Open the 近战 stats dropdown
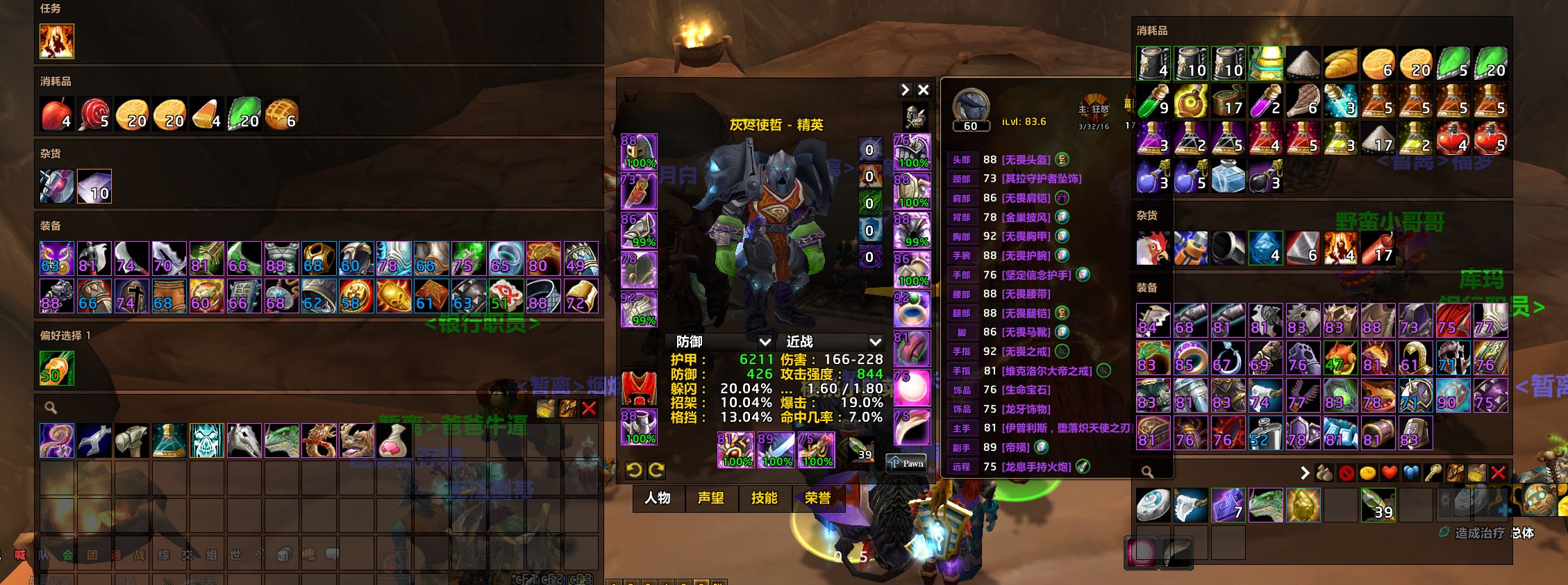This screenshot has height=585, width=1568. (875, 342)
